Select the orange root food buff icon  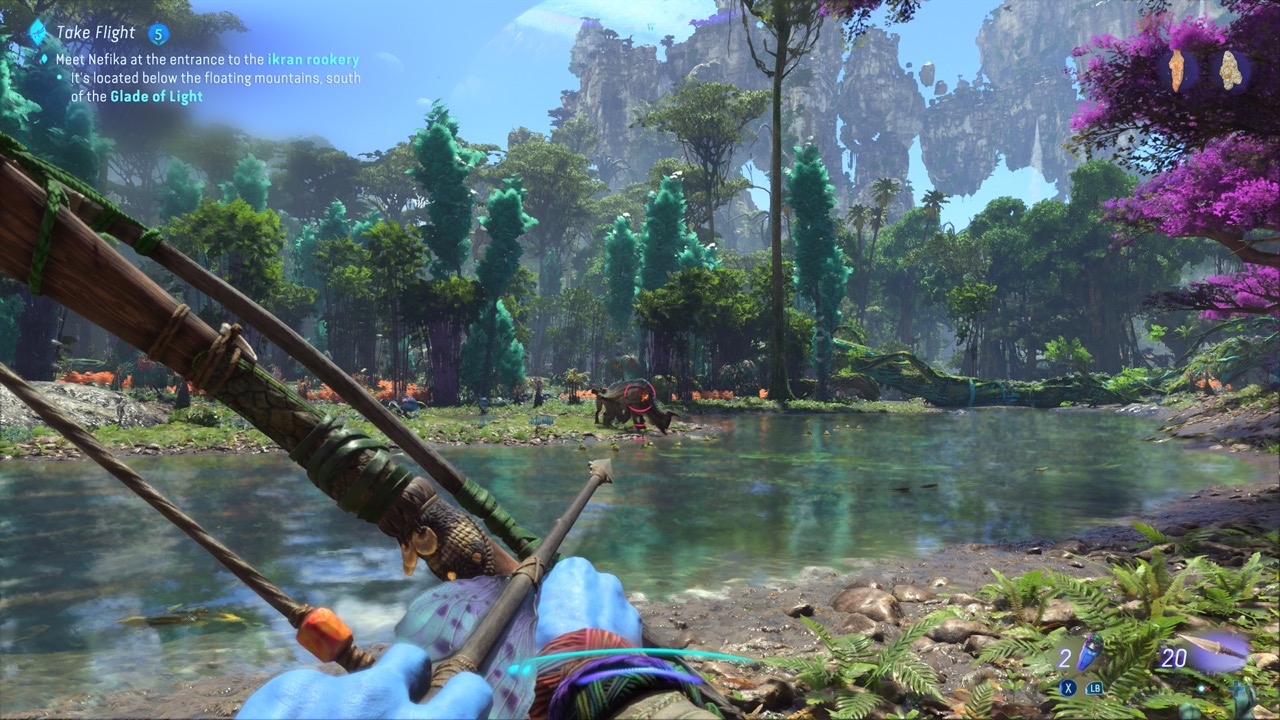1177,69
